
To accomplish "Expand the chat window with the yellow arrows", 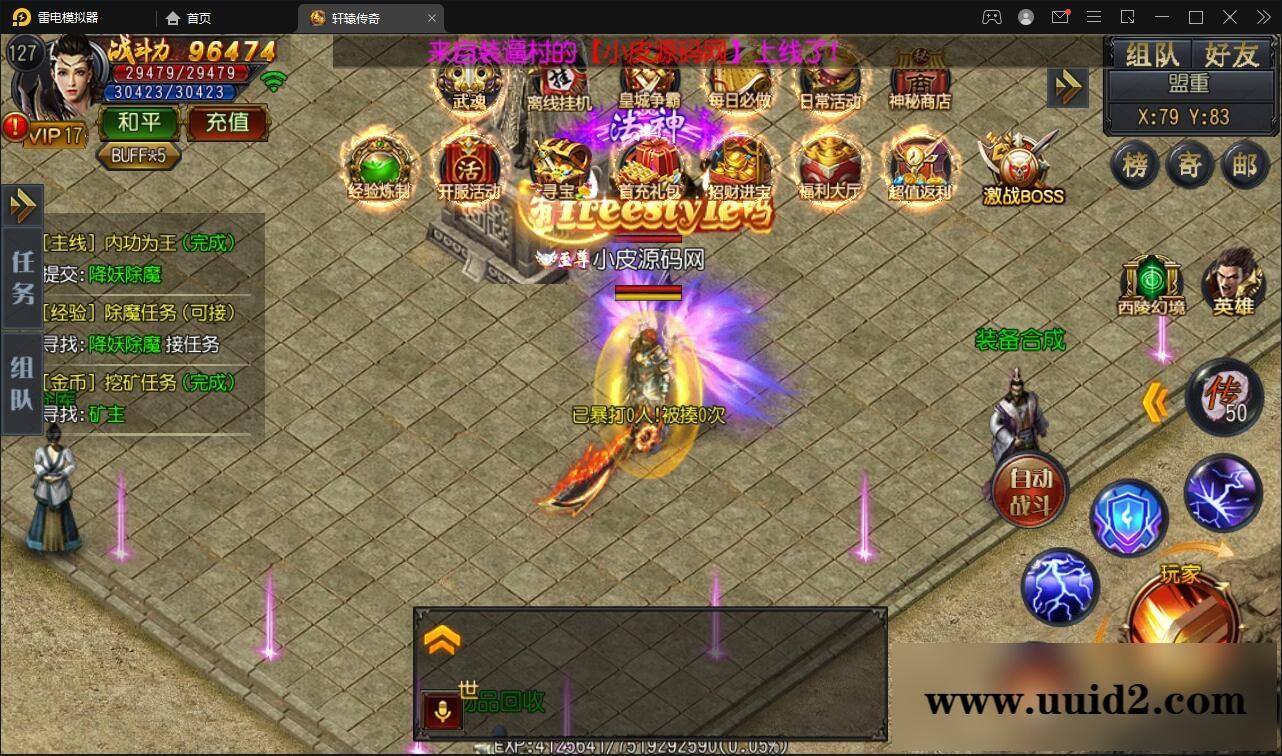I will coord(440,638).
